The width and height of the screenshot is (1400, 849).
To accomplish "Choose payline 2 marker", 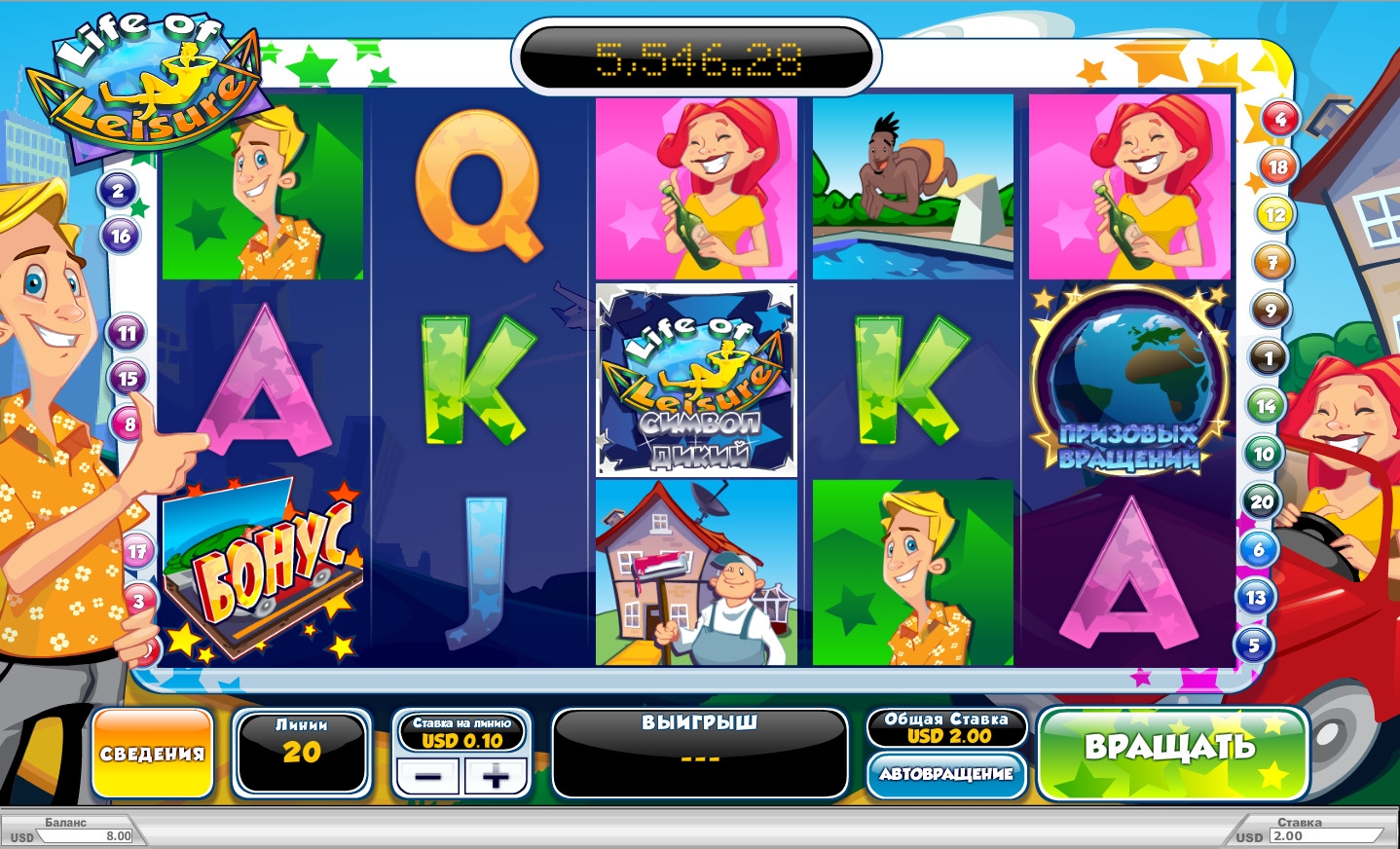I will click(118, 191).
